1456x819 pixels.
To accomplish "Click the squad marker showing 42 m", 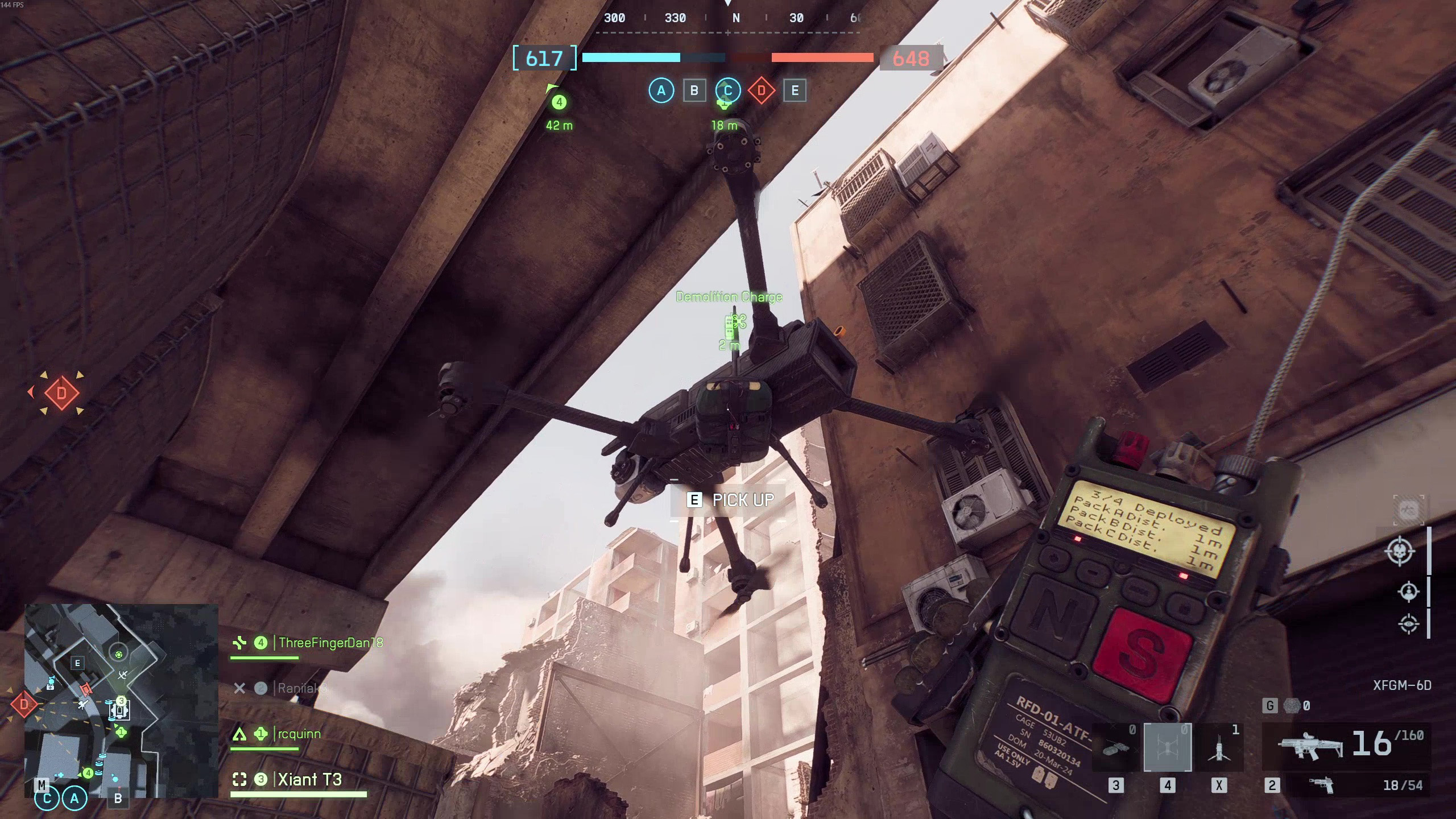I will pos(559,102).
